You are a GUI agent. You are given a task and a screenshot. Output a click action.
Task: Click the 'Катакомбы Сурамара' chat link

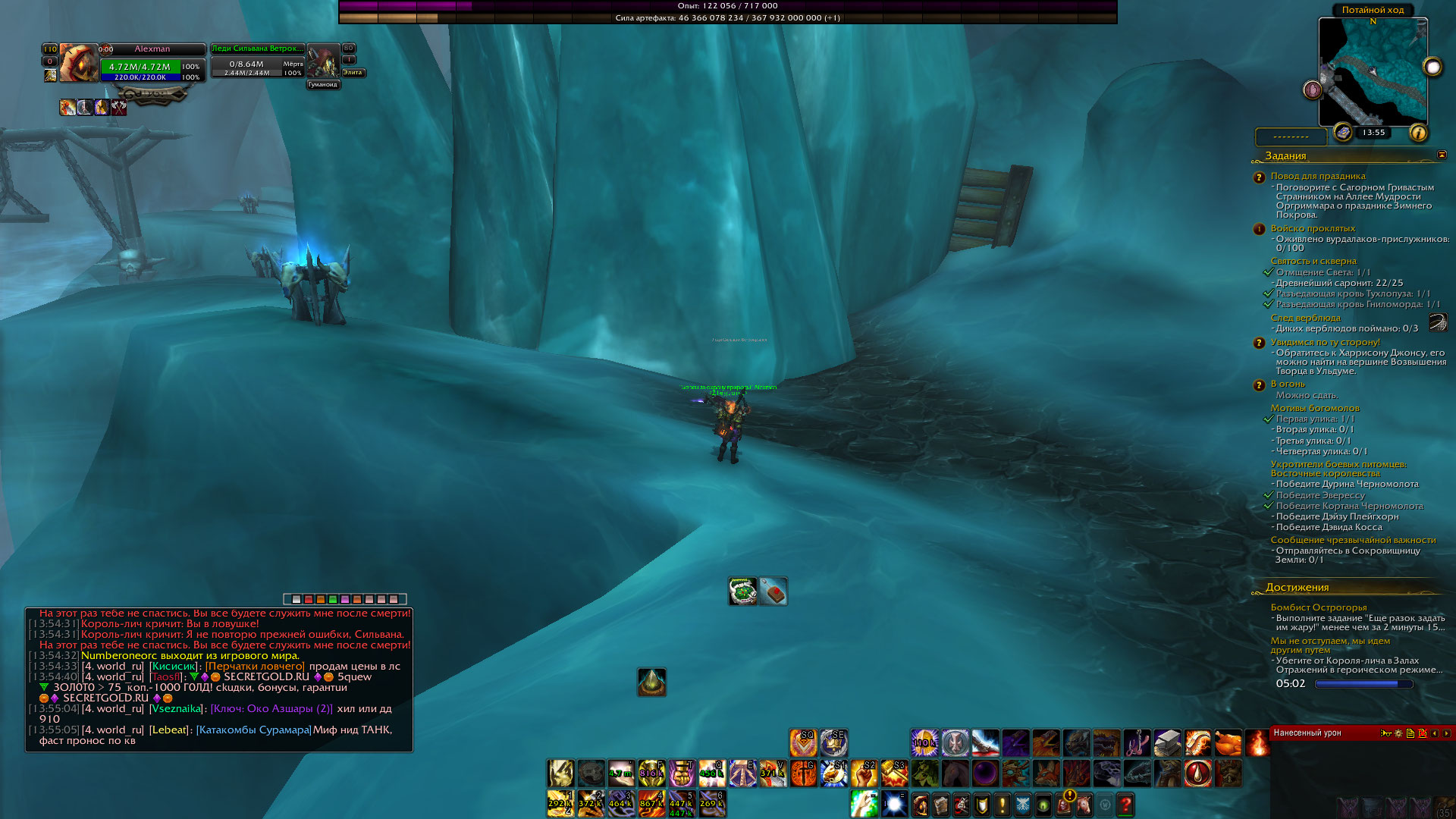[253, 730]
